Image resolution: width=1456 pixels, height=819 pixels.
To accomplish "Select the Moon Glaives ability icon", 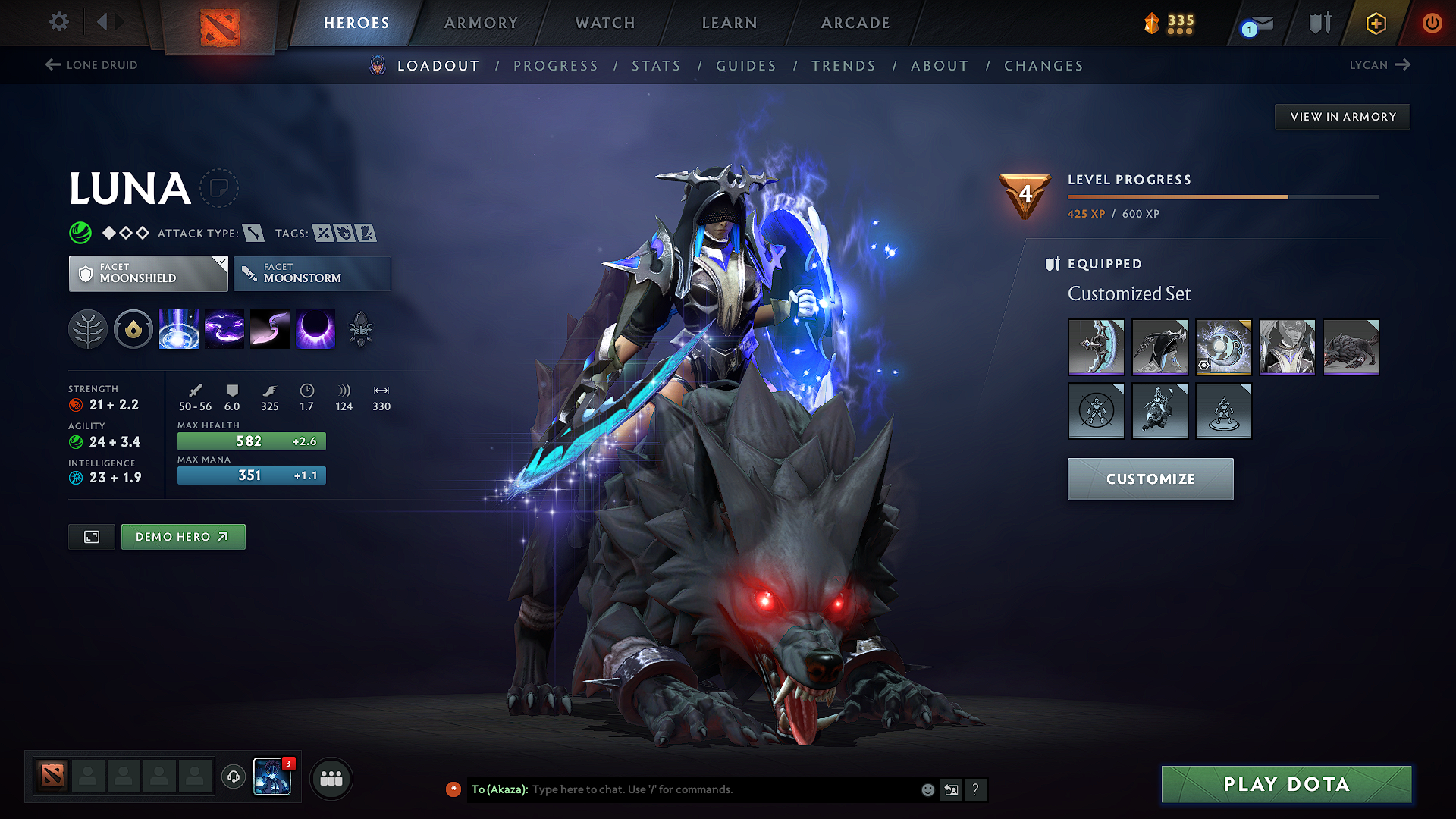I will point(224,329).
